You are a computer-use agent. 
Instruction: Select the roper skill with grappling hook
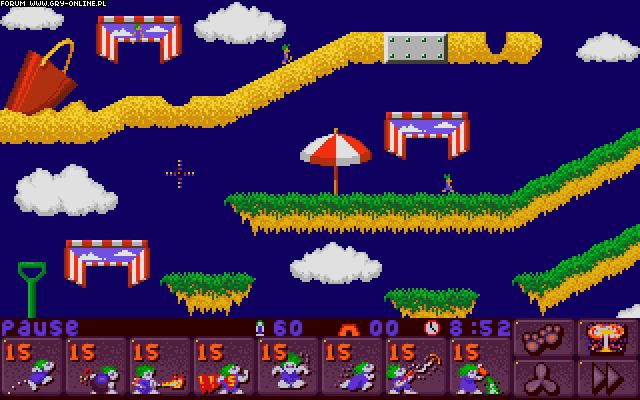(417, 368)
